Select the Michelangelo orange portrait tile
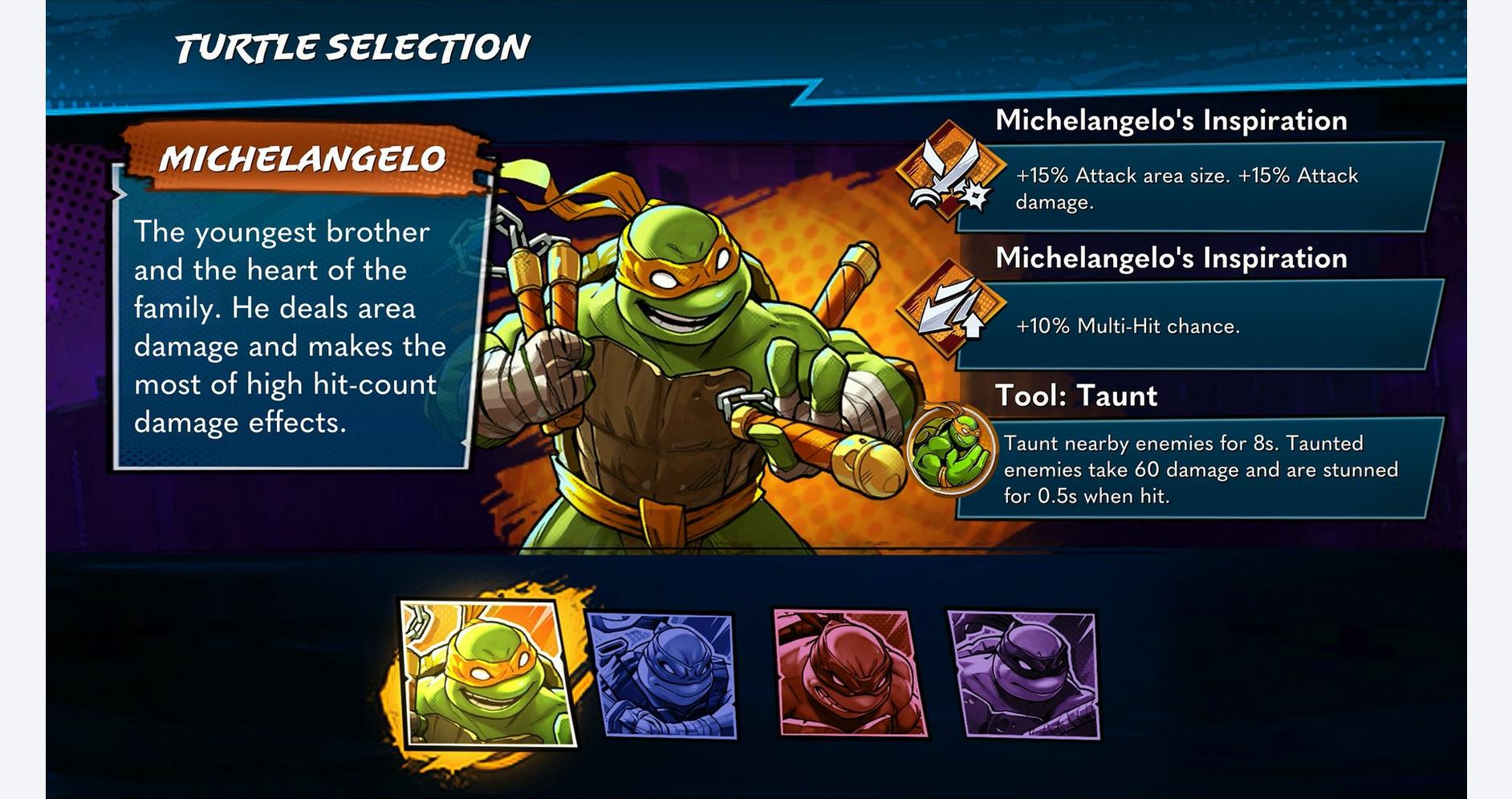The image size is (1512, 799). (487, 674)
